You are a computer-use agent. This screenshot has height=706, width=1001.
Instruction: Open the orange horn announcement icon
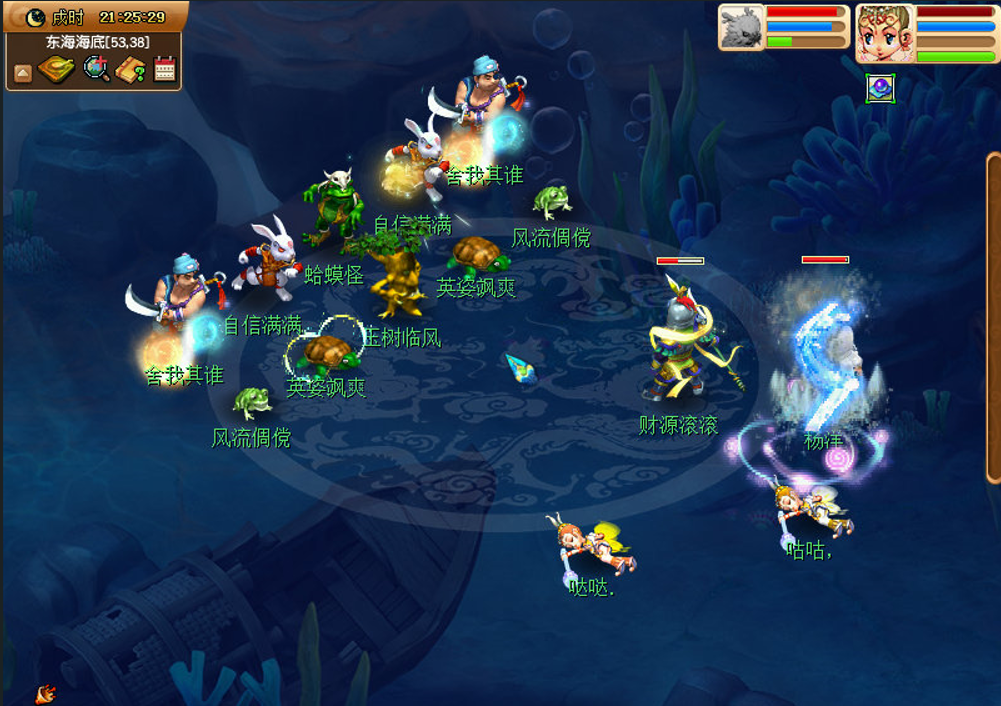[x=45, y=693]
